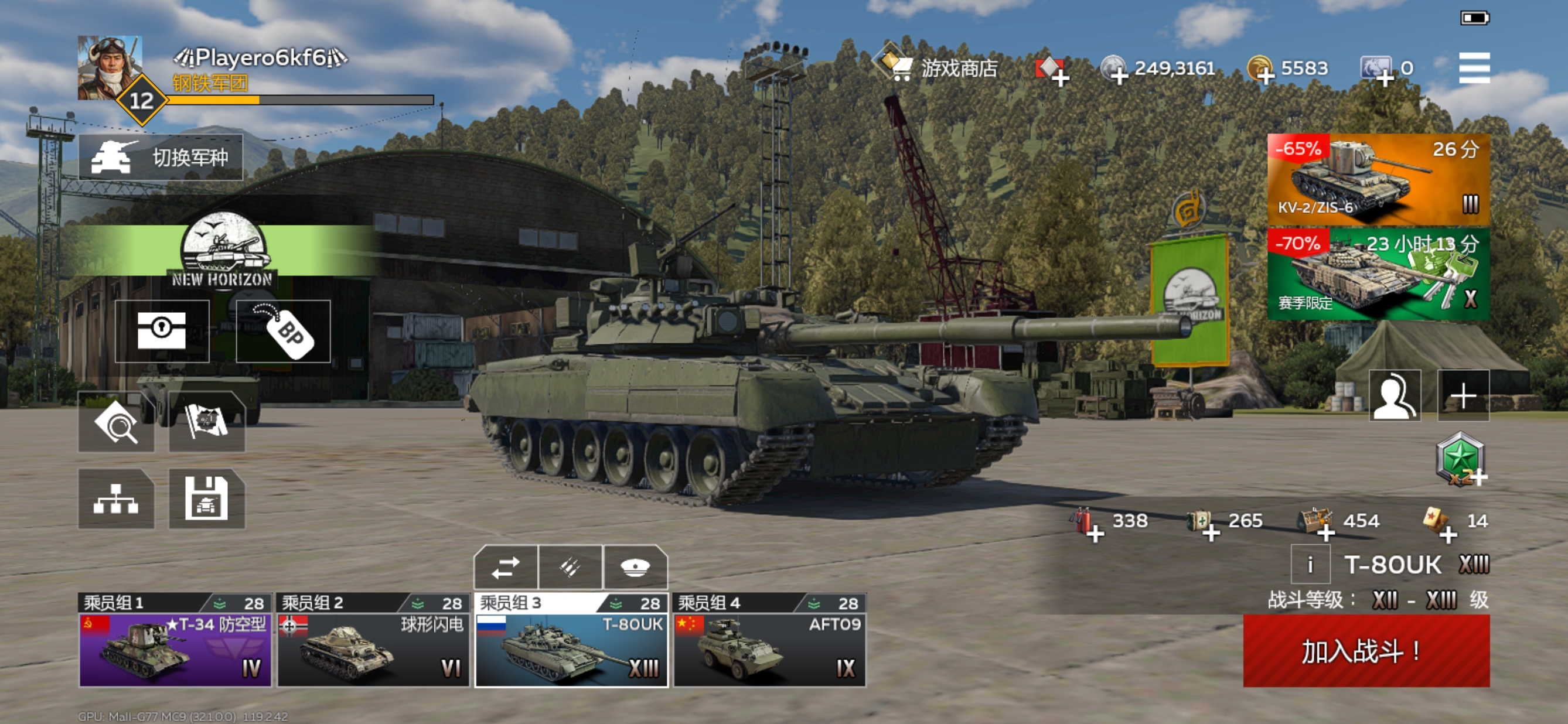
Task: Open the KV-2/ZIS-6 discount offer
Action: (1378, 179)
